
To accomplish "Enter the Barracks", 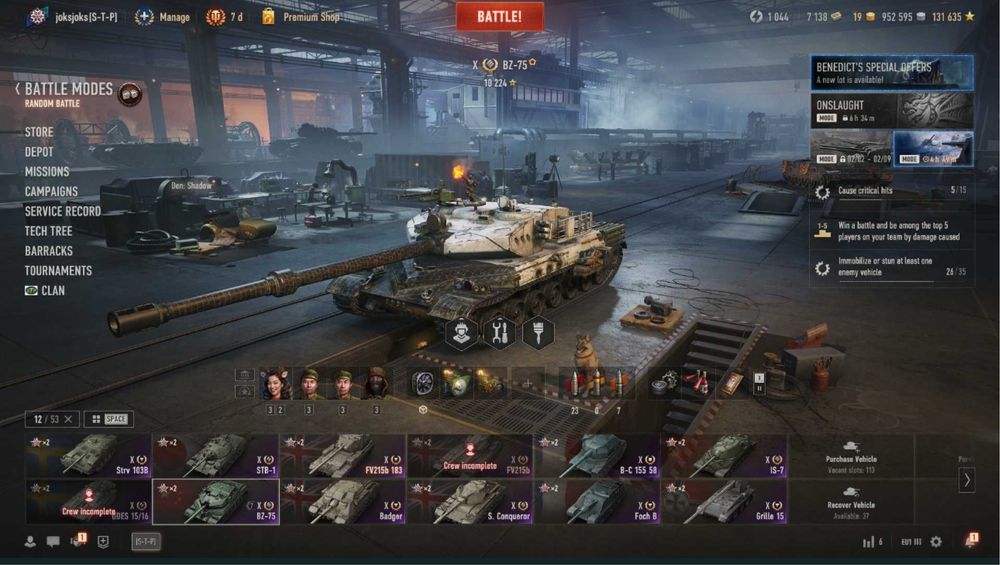I will tap(49, 251).
